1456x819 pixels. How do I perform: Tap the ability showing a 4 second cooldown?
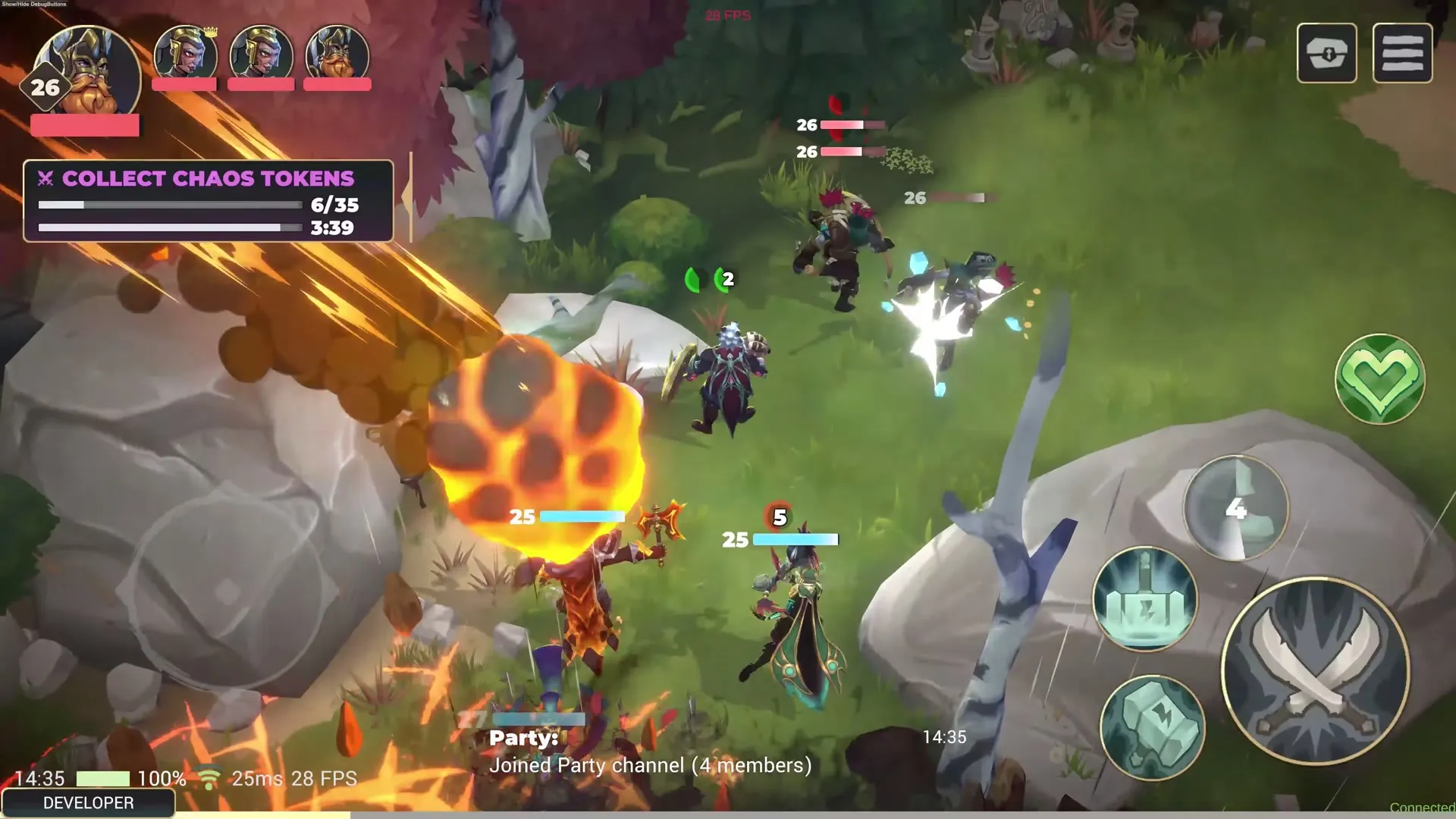click(x=1235, y=510)
